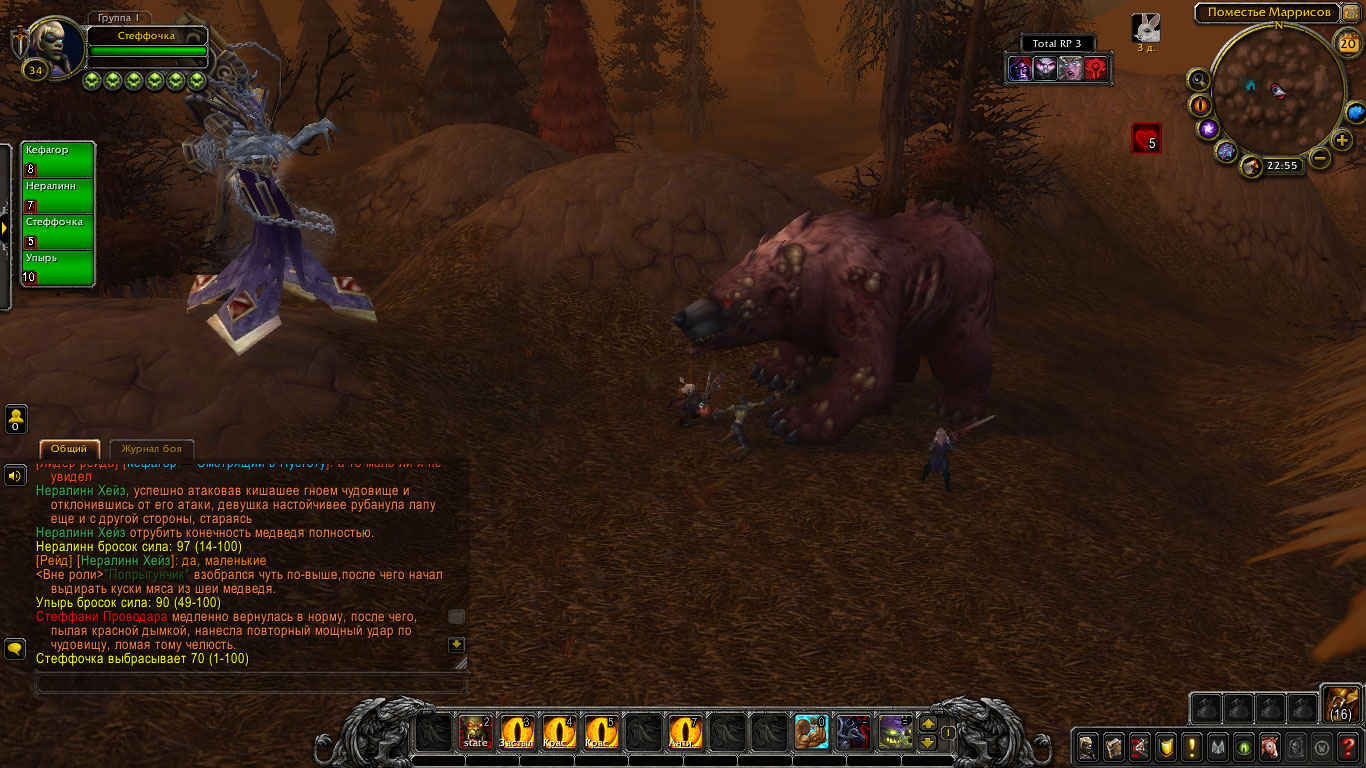
Task: Target raid member Нералинн in raid frames
Action: coord(59,195)
